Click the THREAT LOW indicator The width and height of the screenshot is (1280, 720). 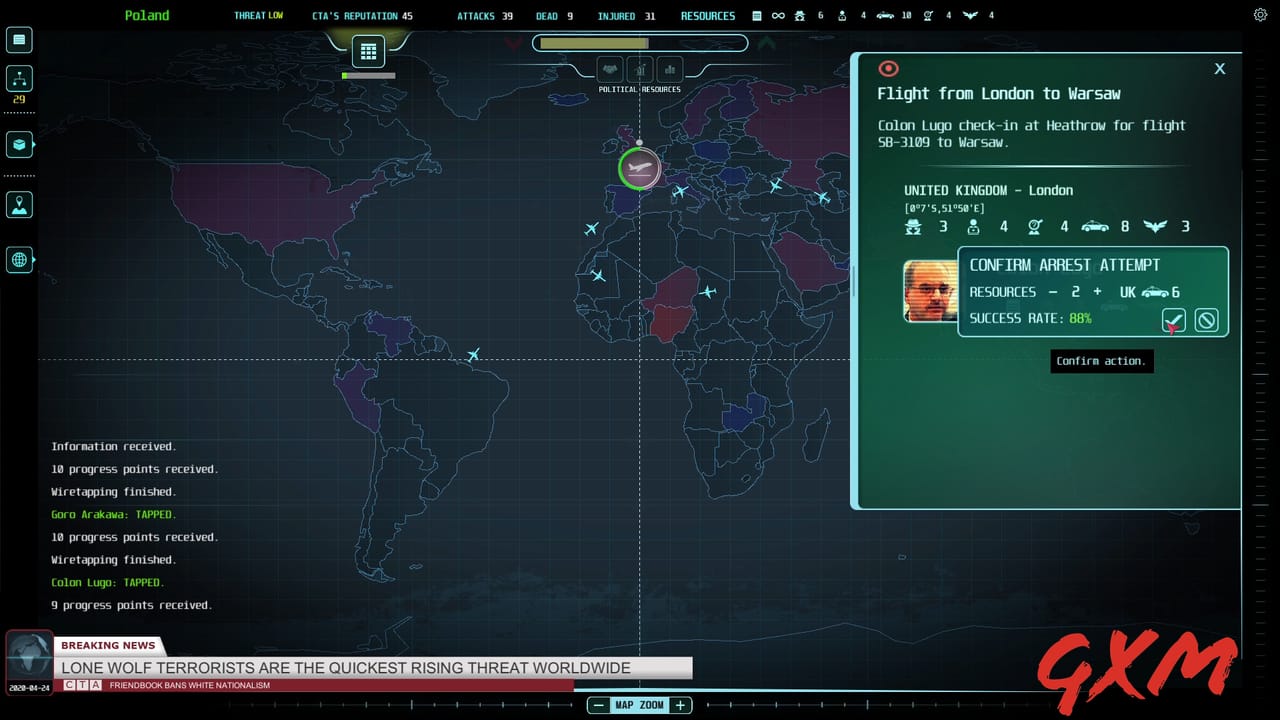point(259,15)
